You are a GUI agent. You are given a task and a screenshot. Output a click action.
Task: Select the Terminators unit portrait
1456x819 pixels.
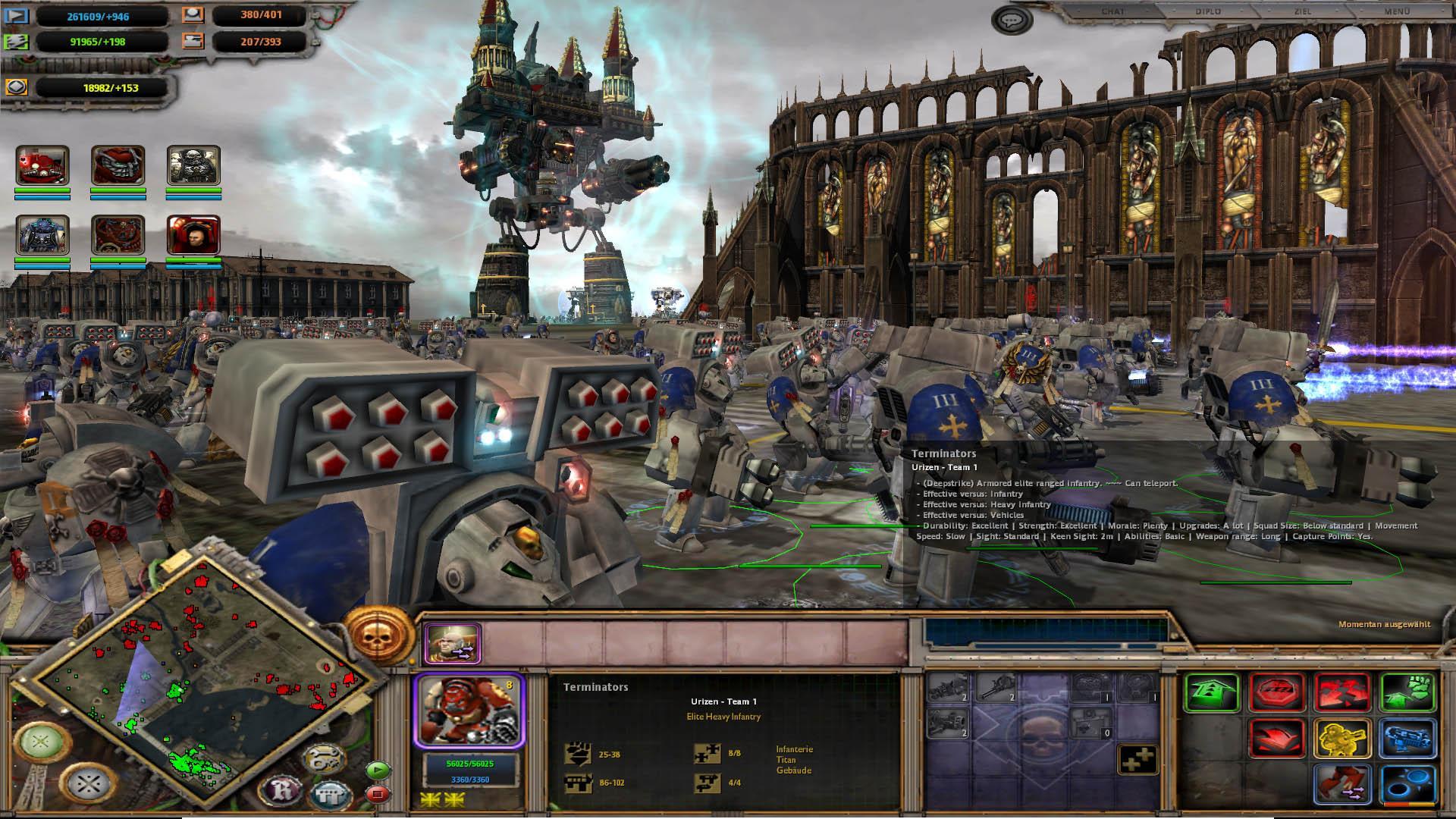point(469,711)
